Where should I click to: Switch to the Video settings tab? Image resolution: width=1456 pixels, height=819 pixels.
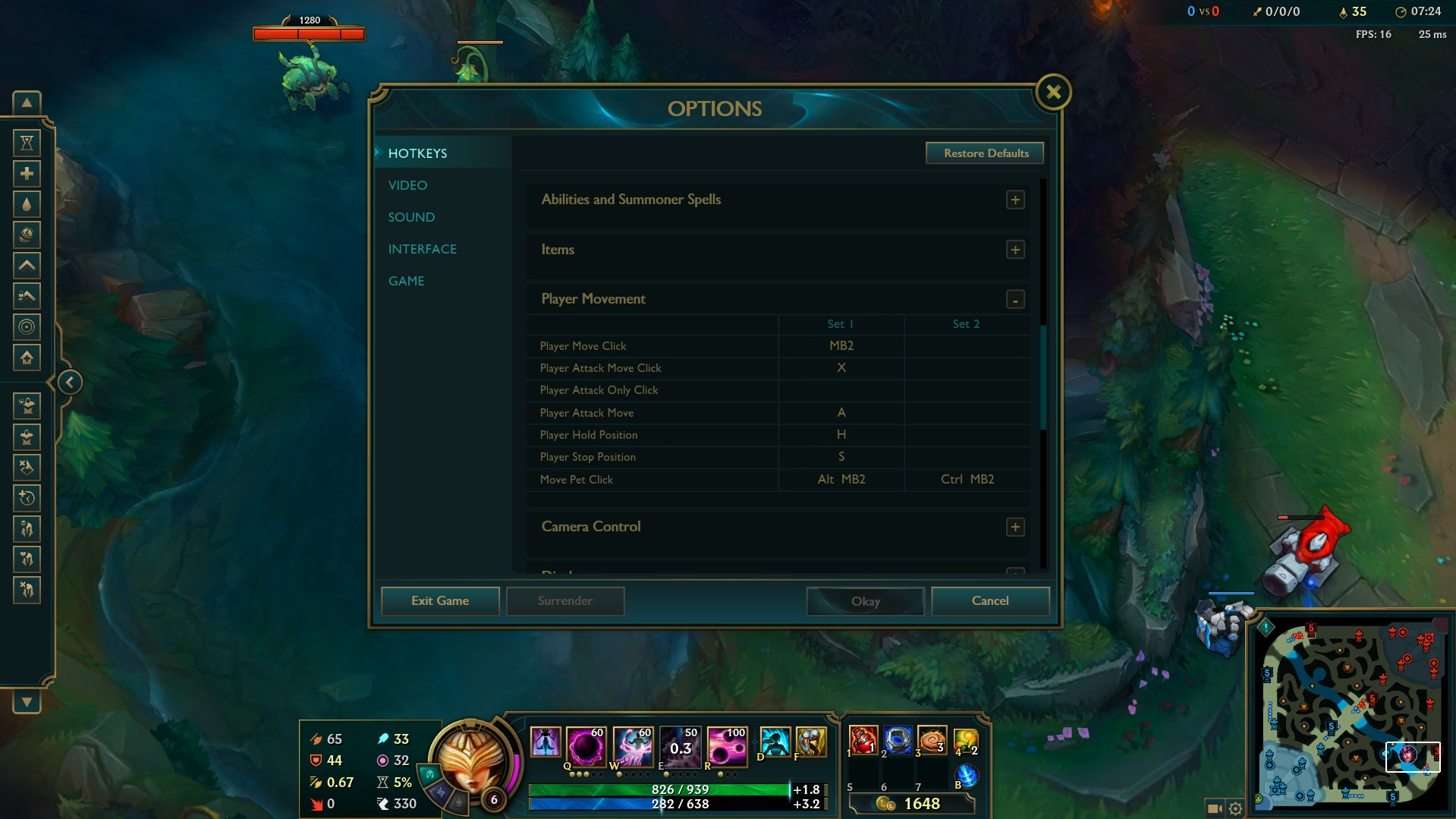[407, 185]
